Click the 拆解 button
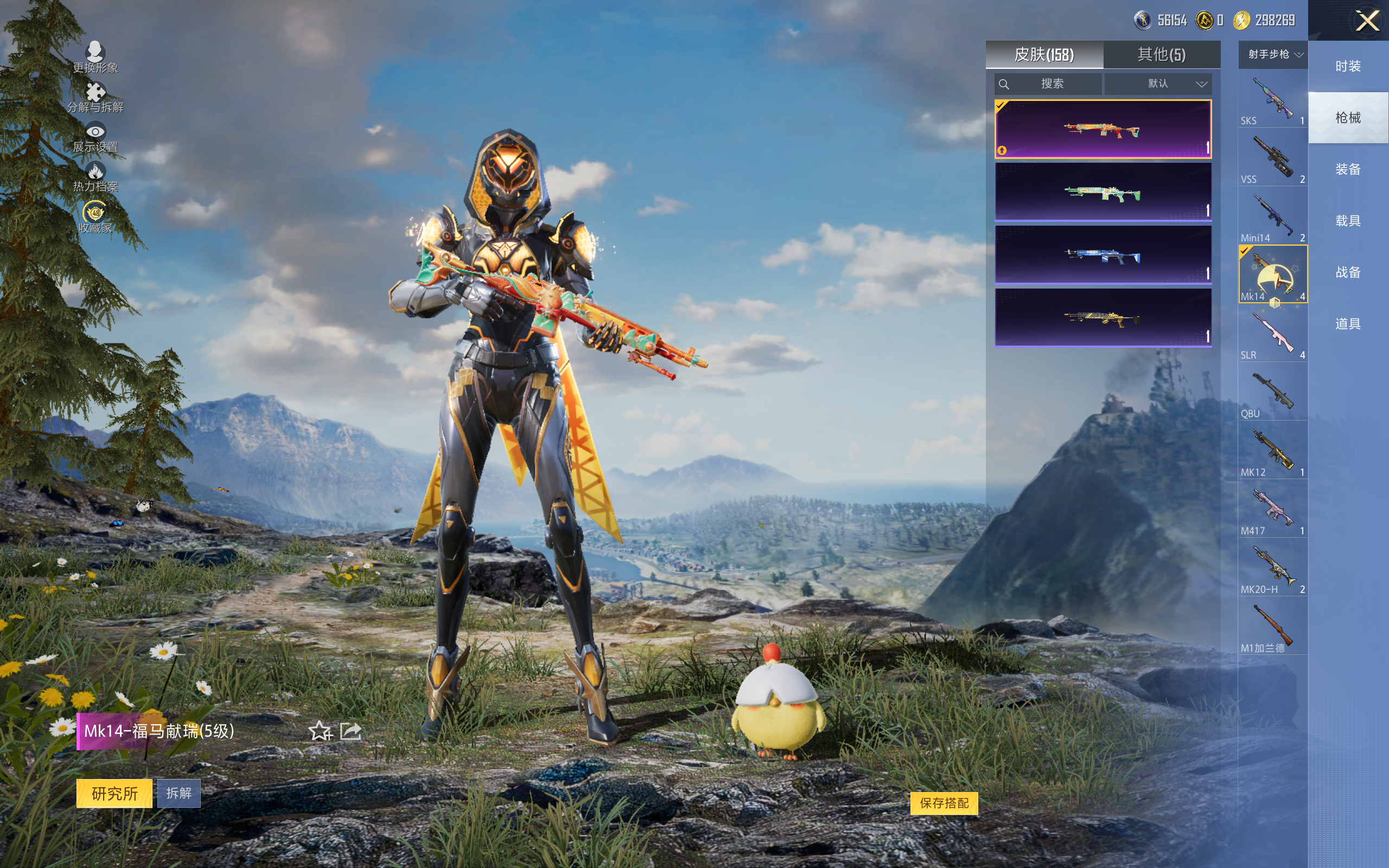 tap(179, 793)
